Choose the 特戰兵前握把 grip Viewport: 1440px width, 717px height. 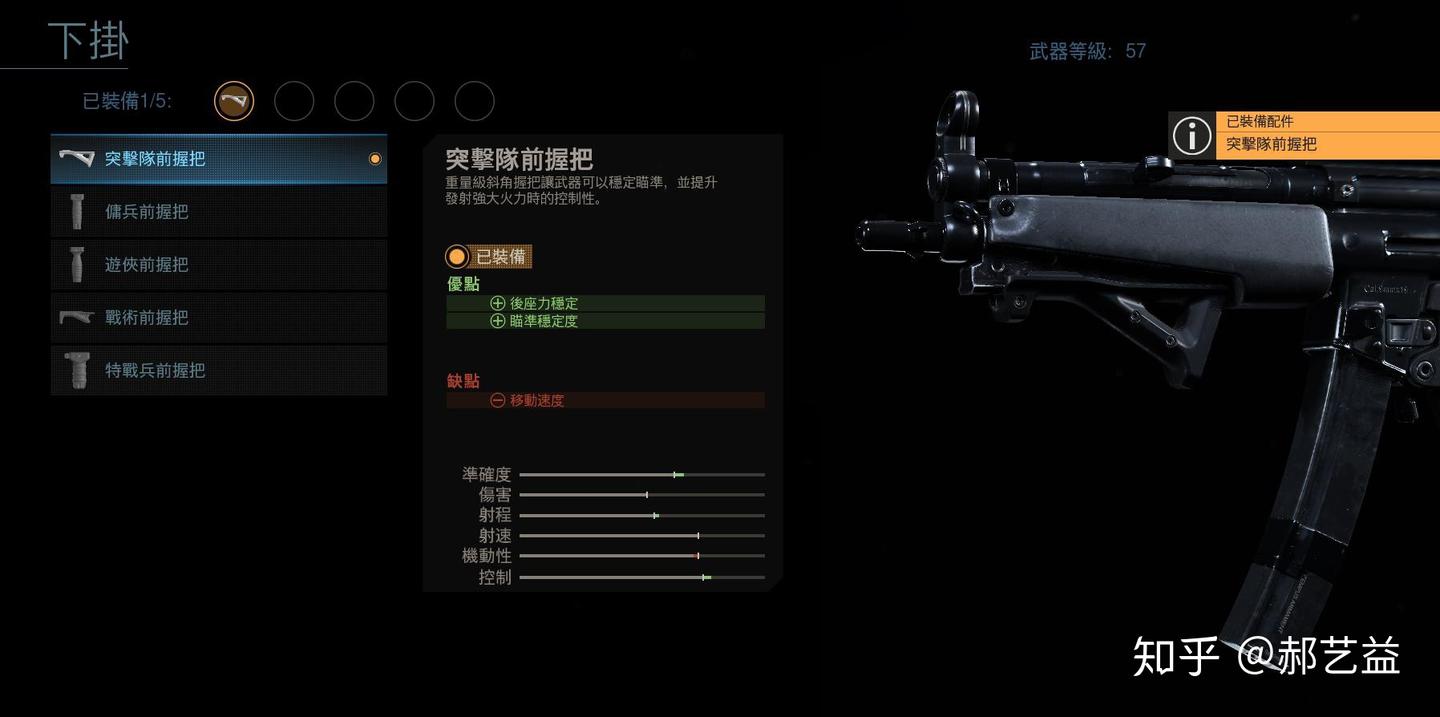click(x=218, y=371)
